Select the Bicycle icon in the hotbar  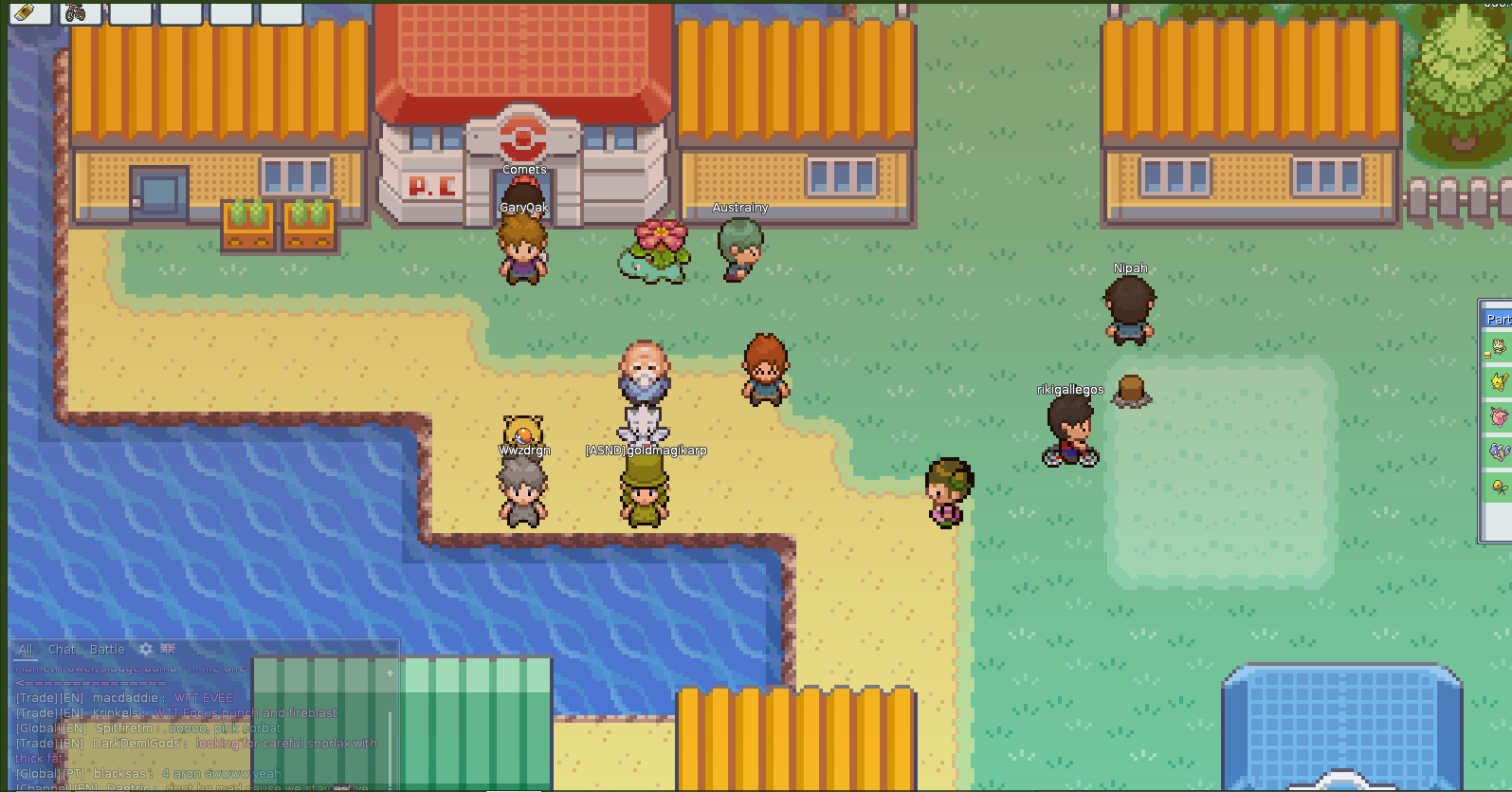(81, 13)
